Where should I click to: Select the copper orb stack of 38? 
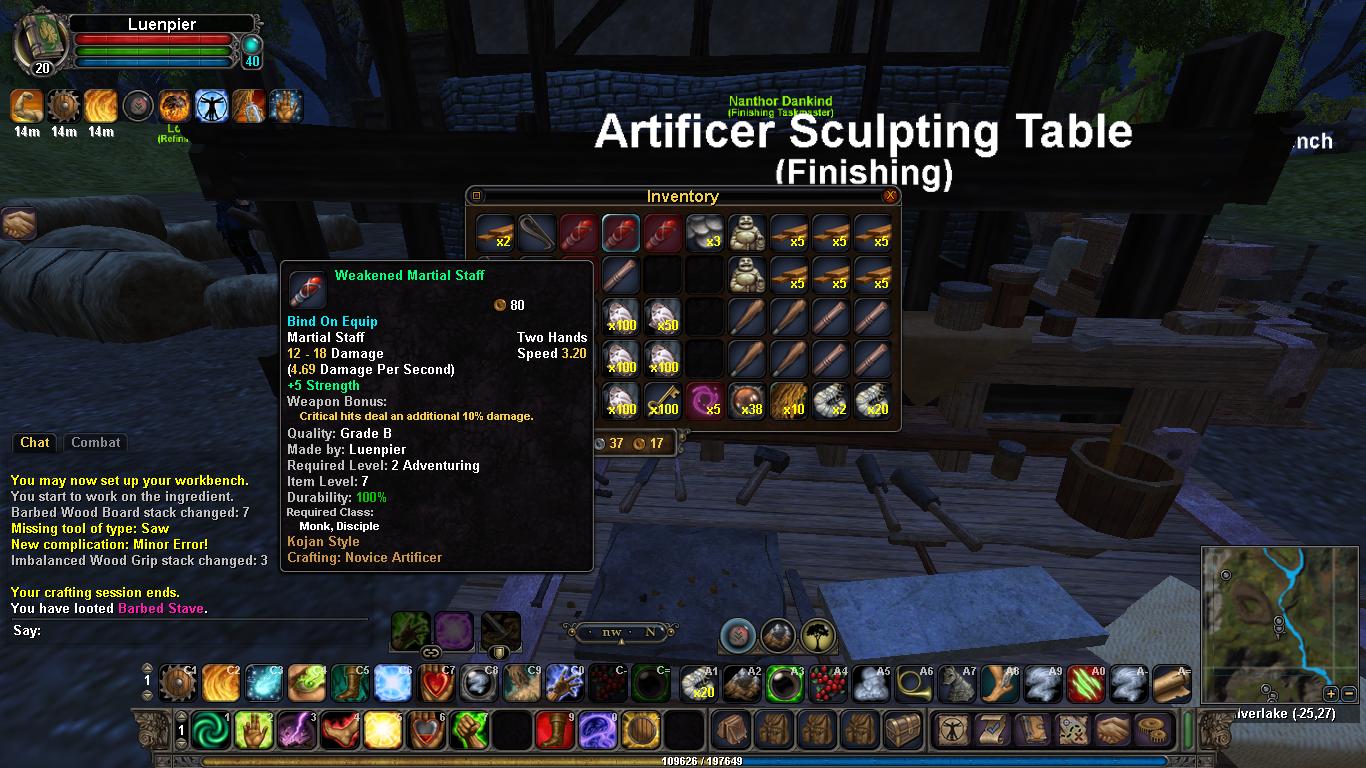click(746, 401)
